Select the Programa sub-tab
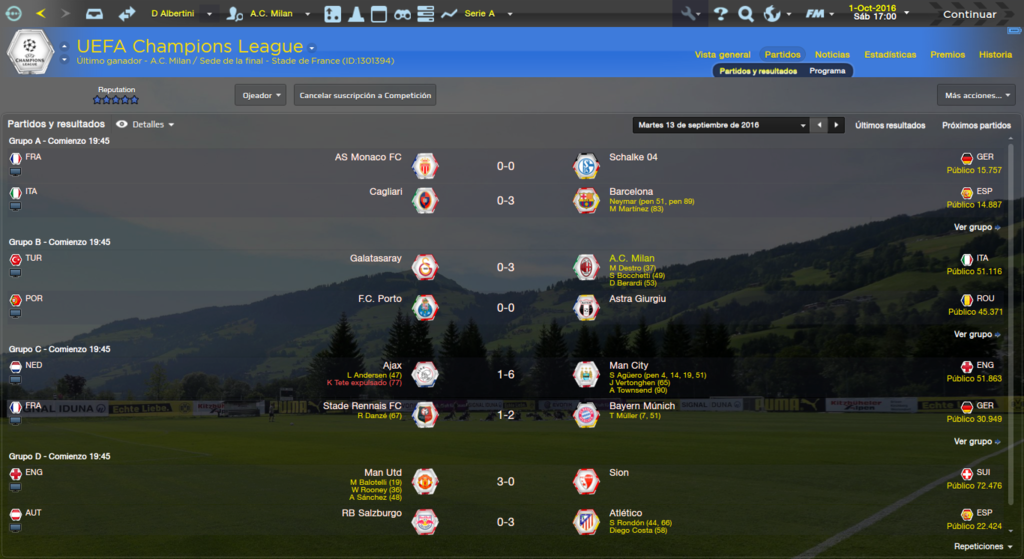Image resolution: width=1024 pixels, height=559 pixels. coord(827,71)
